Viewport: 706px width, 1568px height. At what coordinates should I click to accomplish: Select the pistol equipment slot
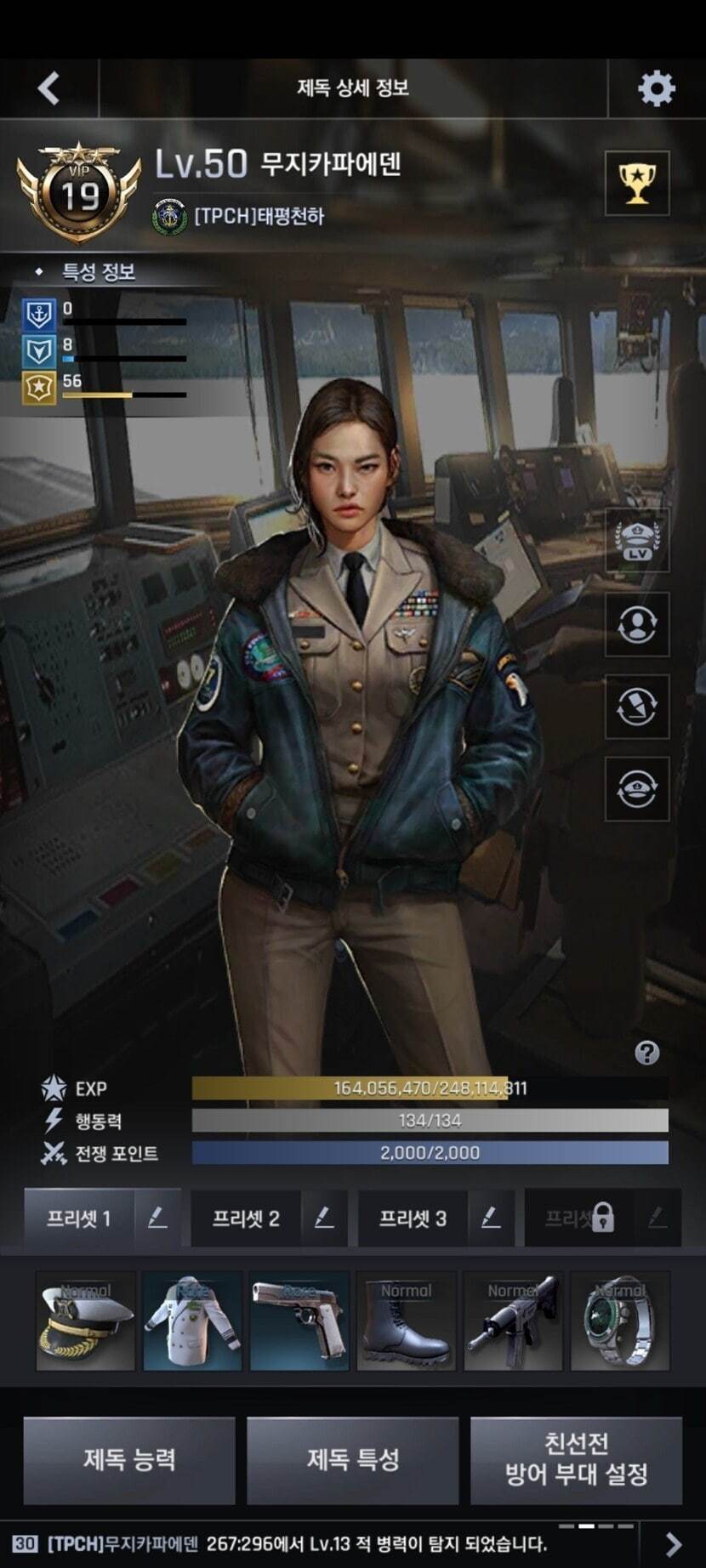[x=299, y=1321]
